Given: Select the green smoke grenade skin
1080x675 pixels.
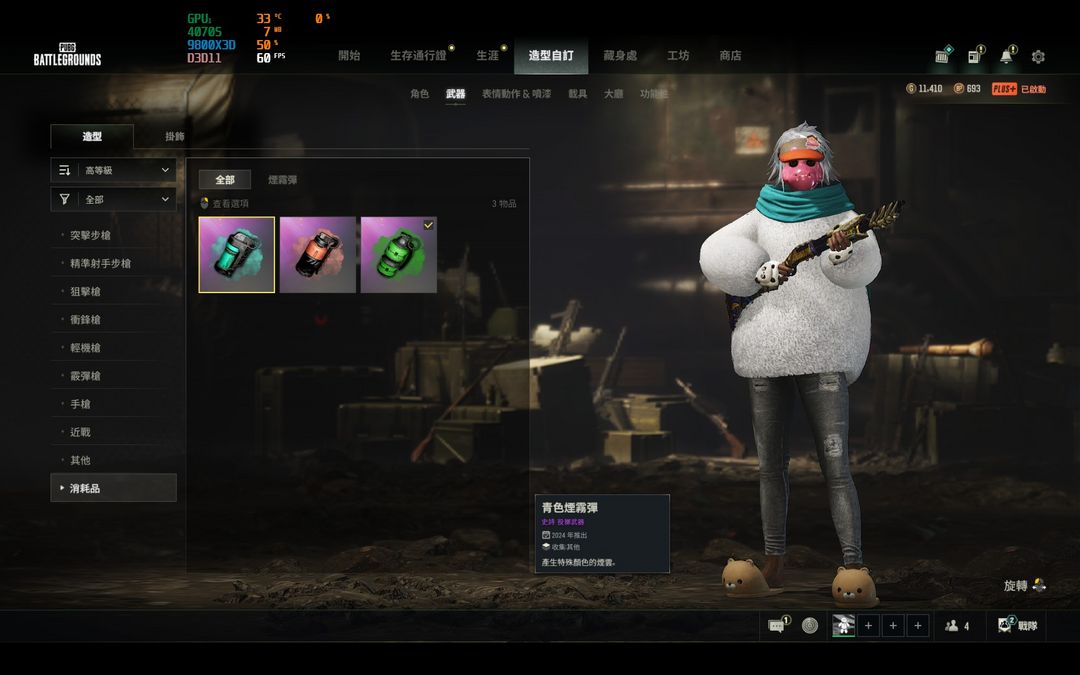Looking at the screenshot, I should tap(398, 255).
